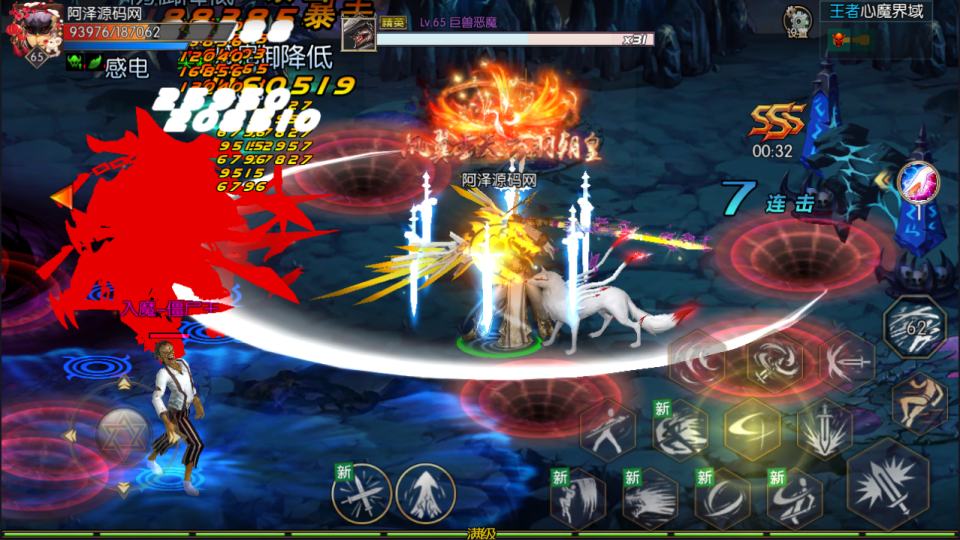
Task: Activate the glowing yellow slash skill
Action: 753,429
